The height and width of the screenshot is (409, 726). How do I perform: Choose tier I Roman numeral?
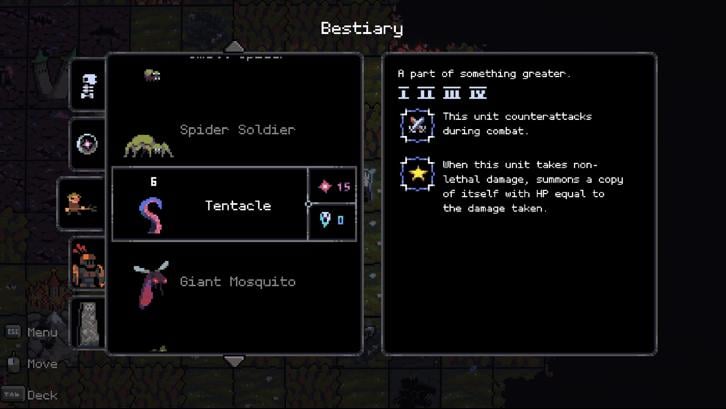tap(405, 93)
